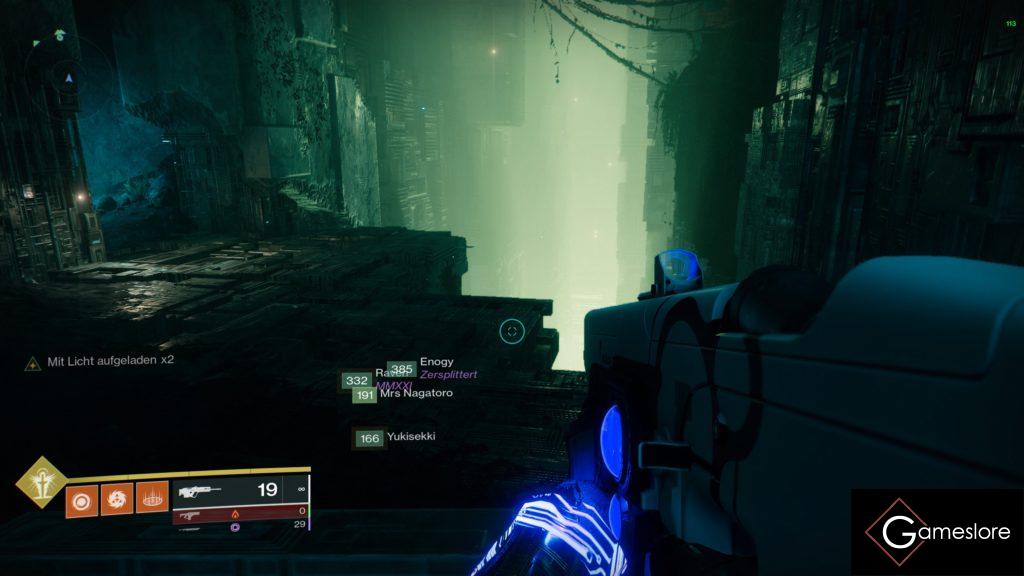The height and width of the screenshot is (576, 1024).
Task: Click the 'Mit Licht aufgeladen x2' buff
Action: coord(100,361)
